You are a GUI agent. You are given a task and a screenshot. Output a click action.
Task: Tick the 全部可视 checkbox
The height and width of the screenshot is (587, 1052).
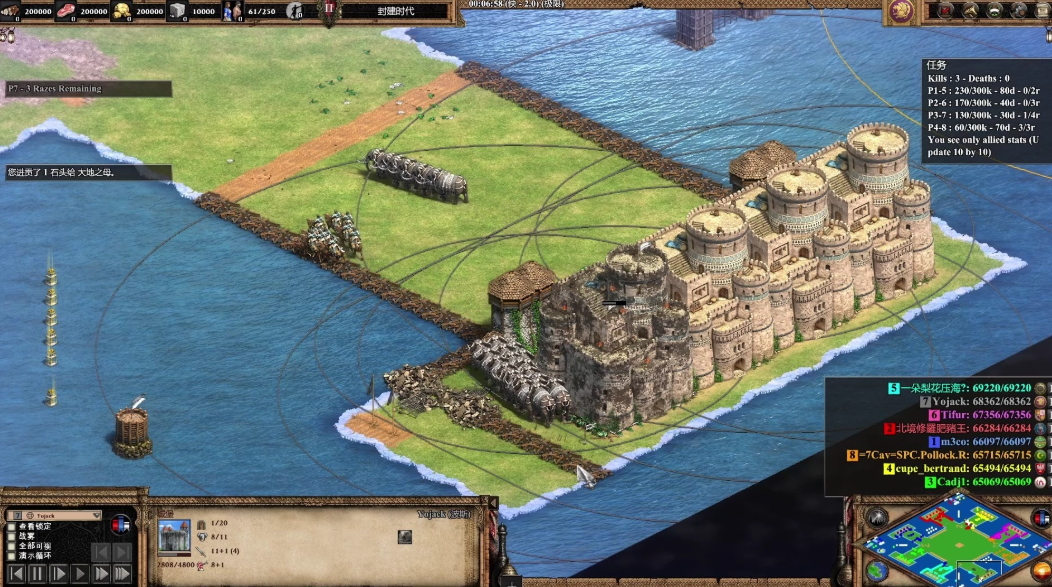[x=12, y=546]
